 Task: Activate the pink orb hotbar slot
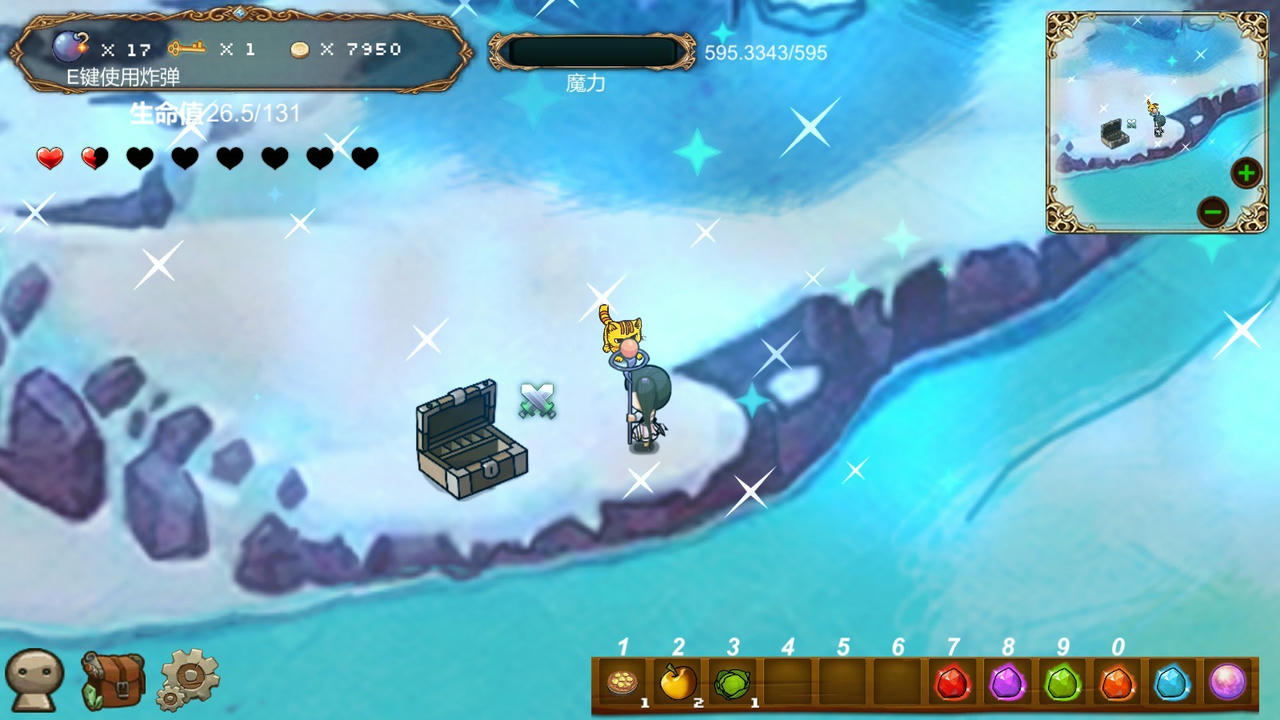pos(1227,684)
